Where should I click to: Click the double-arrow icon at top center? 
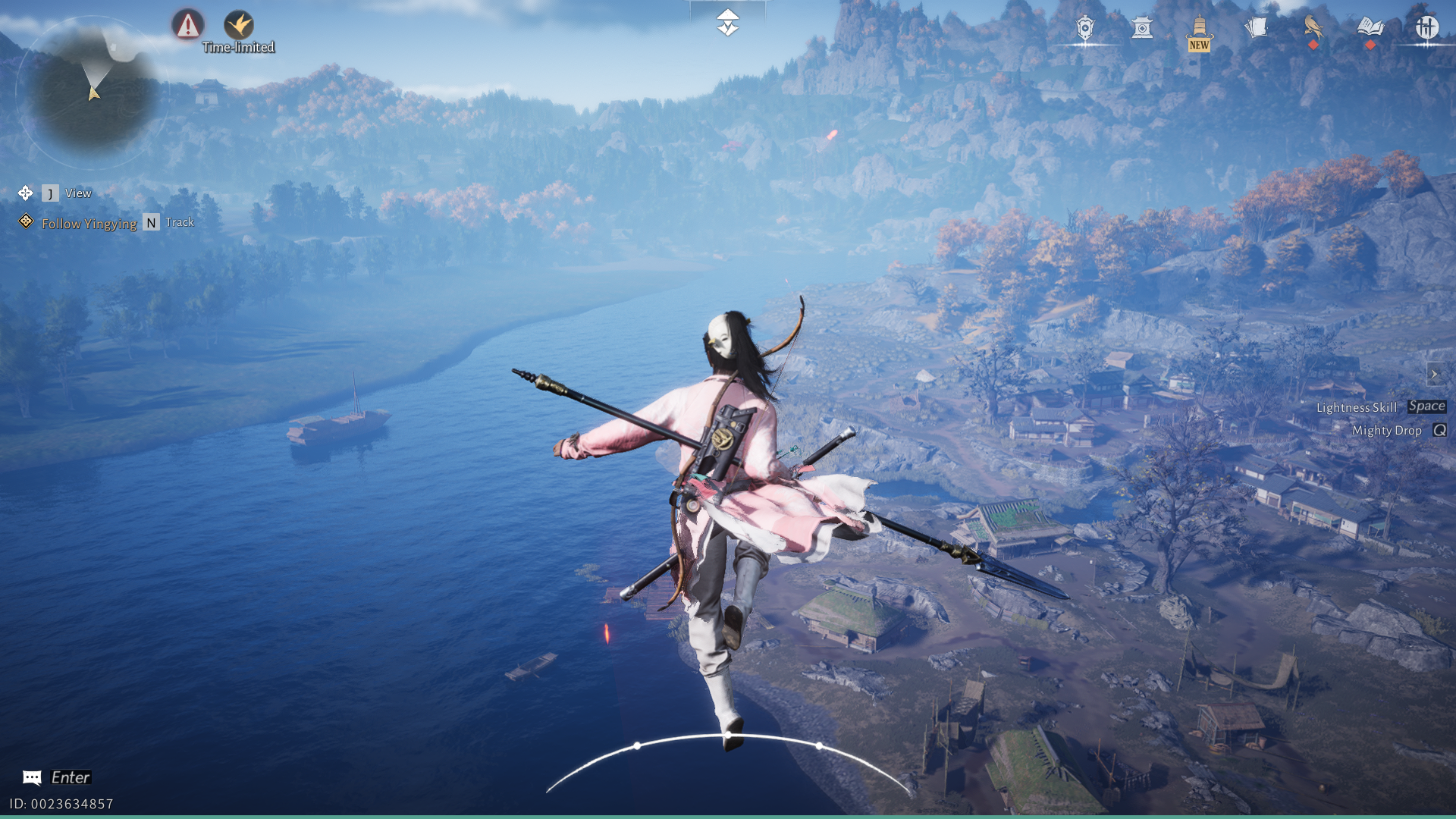coord(727,23)
